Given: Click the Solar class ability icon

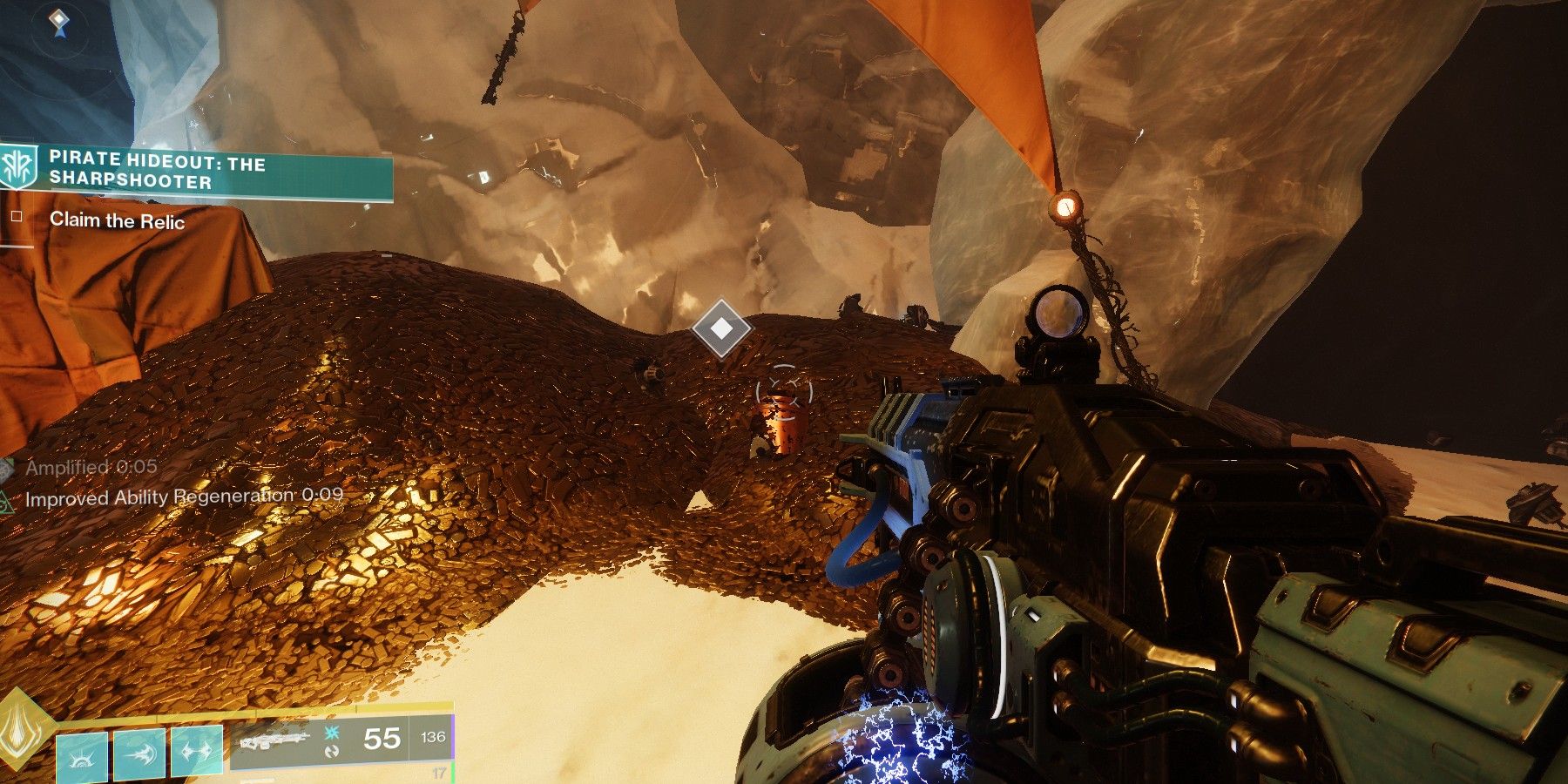Looking at the screenshot, I should point(81,755).
